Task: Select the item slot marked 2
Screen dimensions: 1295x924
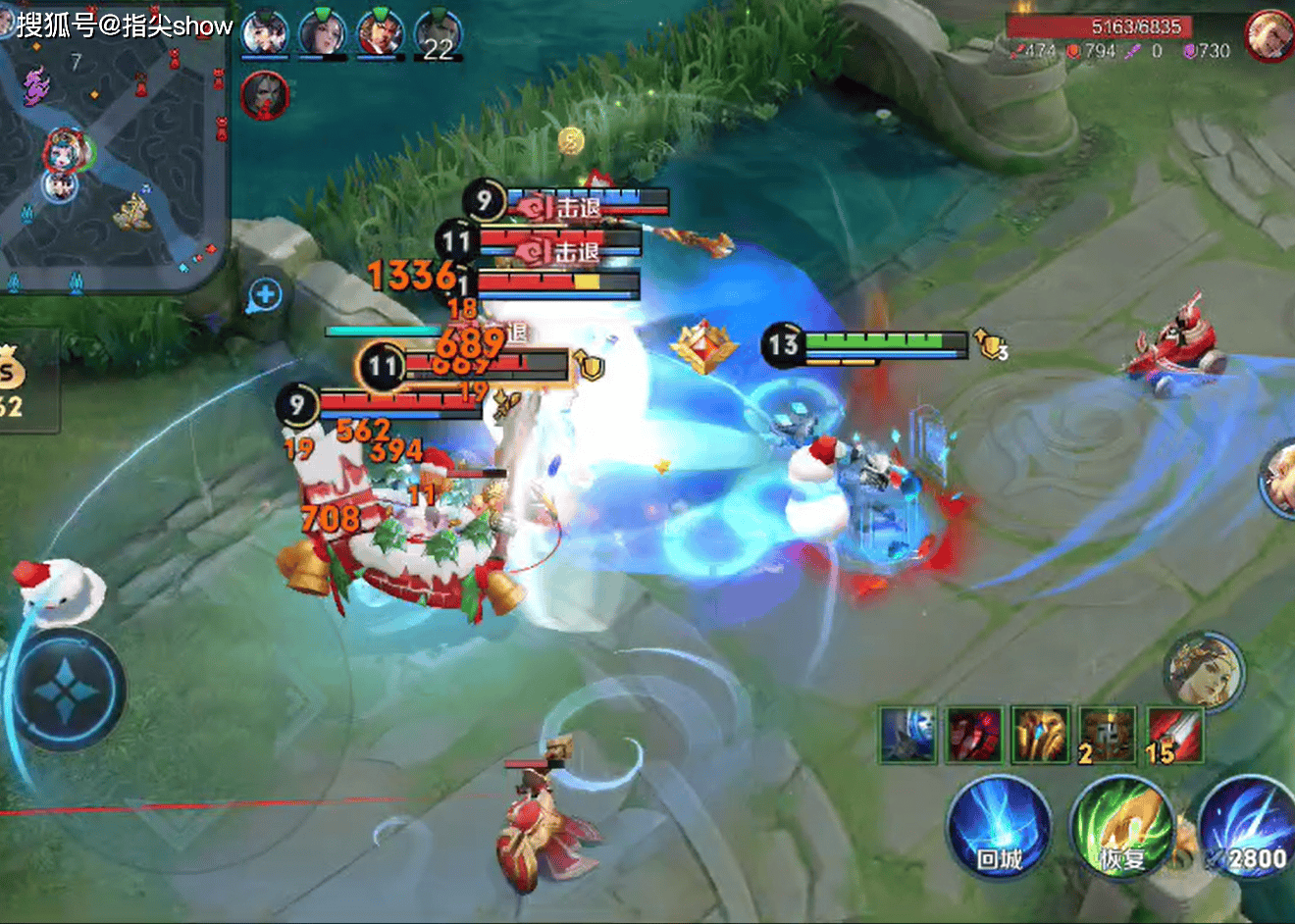Action: [x=1107, y=735]
